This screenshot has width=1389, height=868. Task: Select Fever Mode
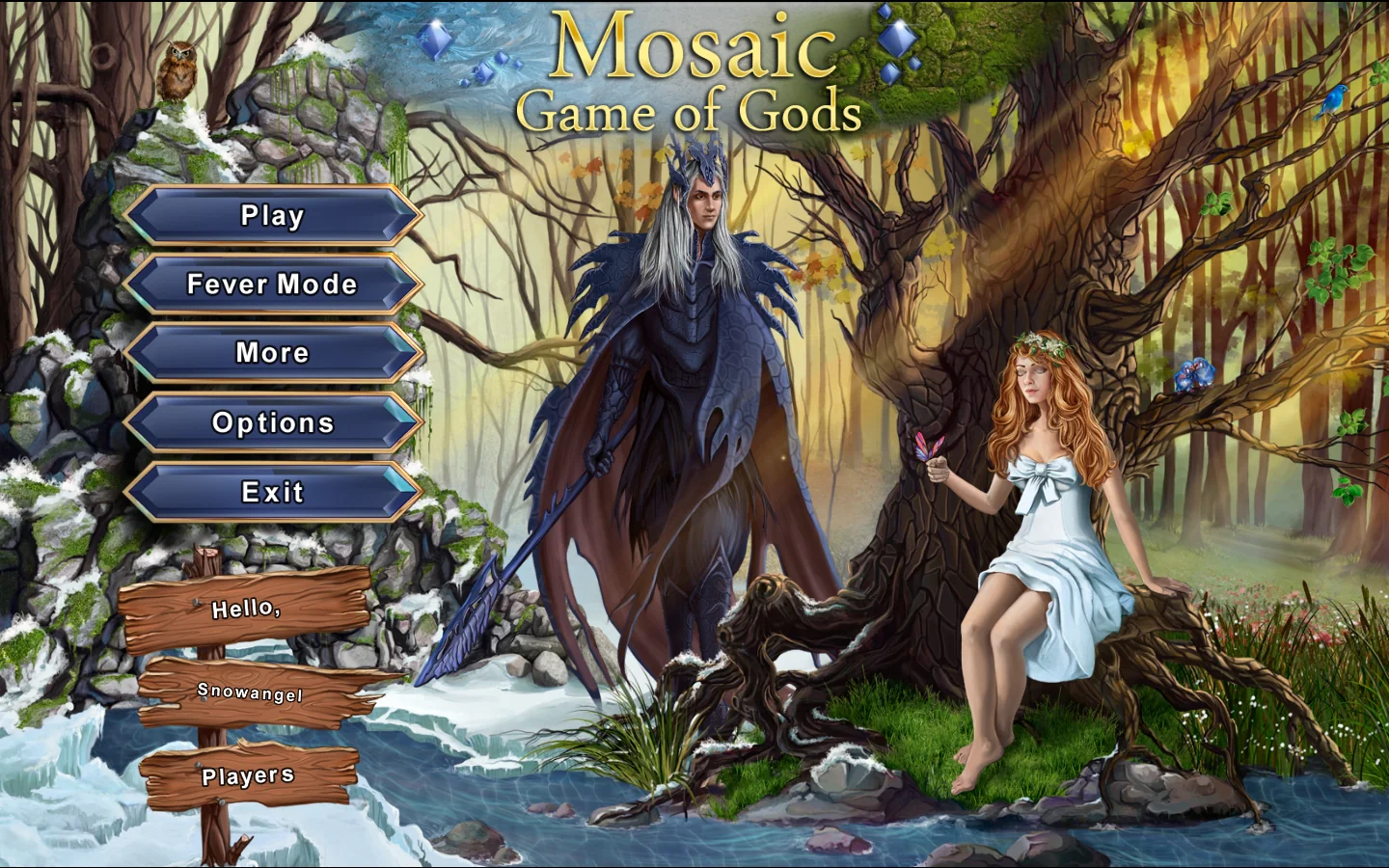272,285
